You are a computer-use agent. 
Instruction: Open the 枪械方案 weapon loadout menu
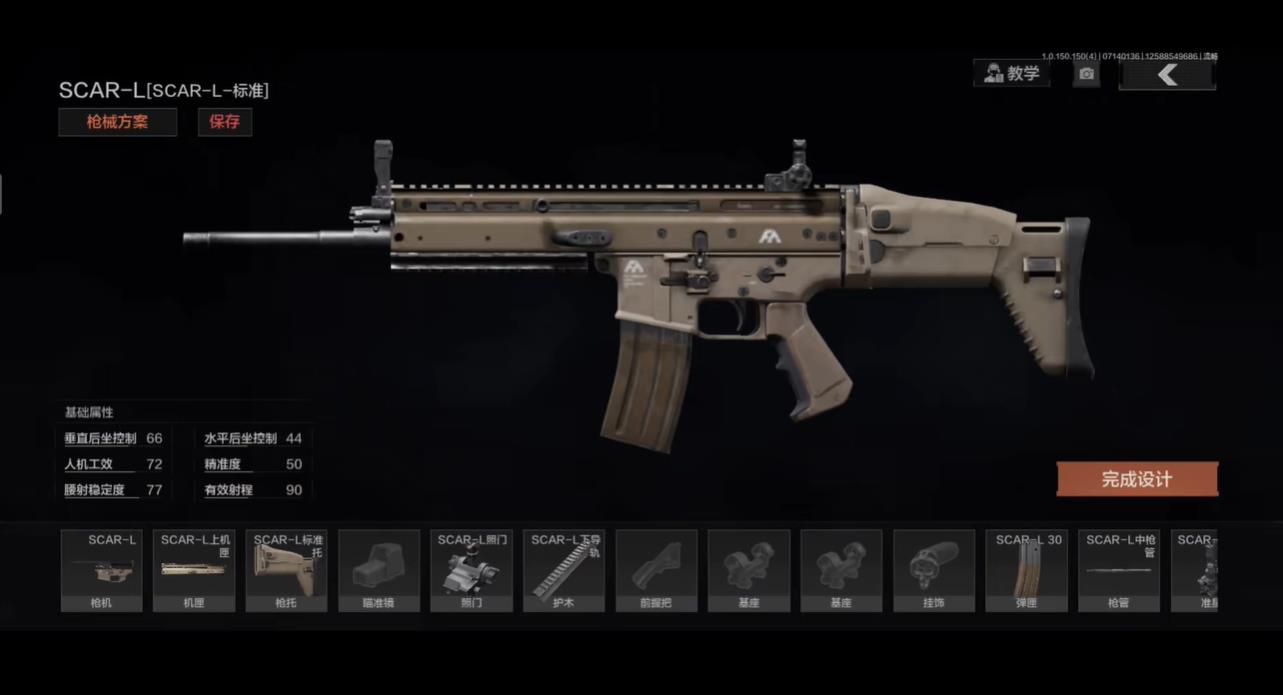point(117,122)
